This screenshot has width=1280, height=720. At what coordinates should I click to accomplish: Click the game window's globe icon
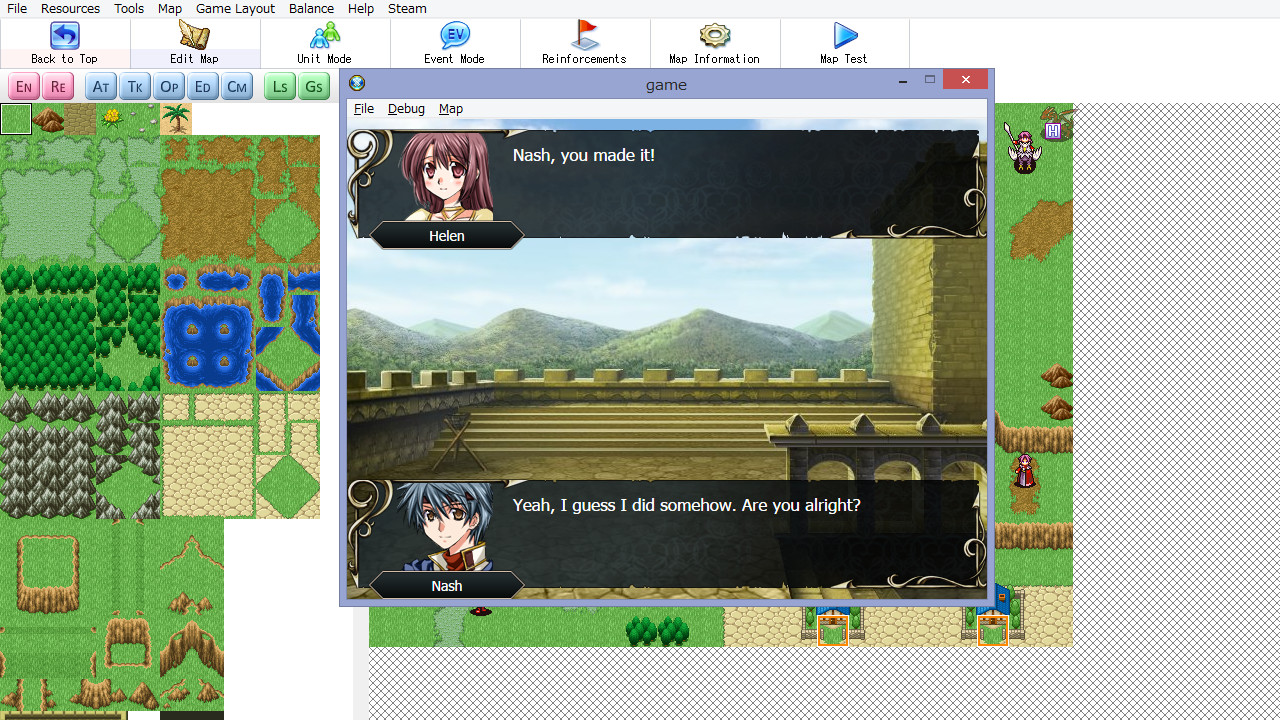pyautogui.click(x=356, y=83)
